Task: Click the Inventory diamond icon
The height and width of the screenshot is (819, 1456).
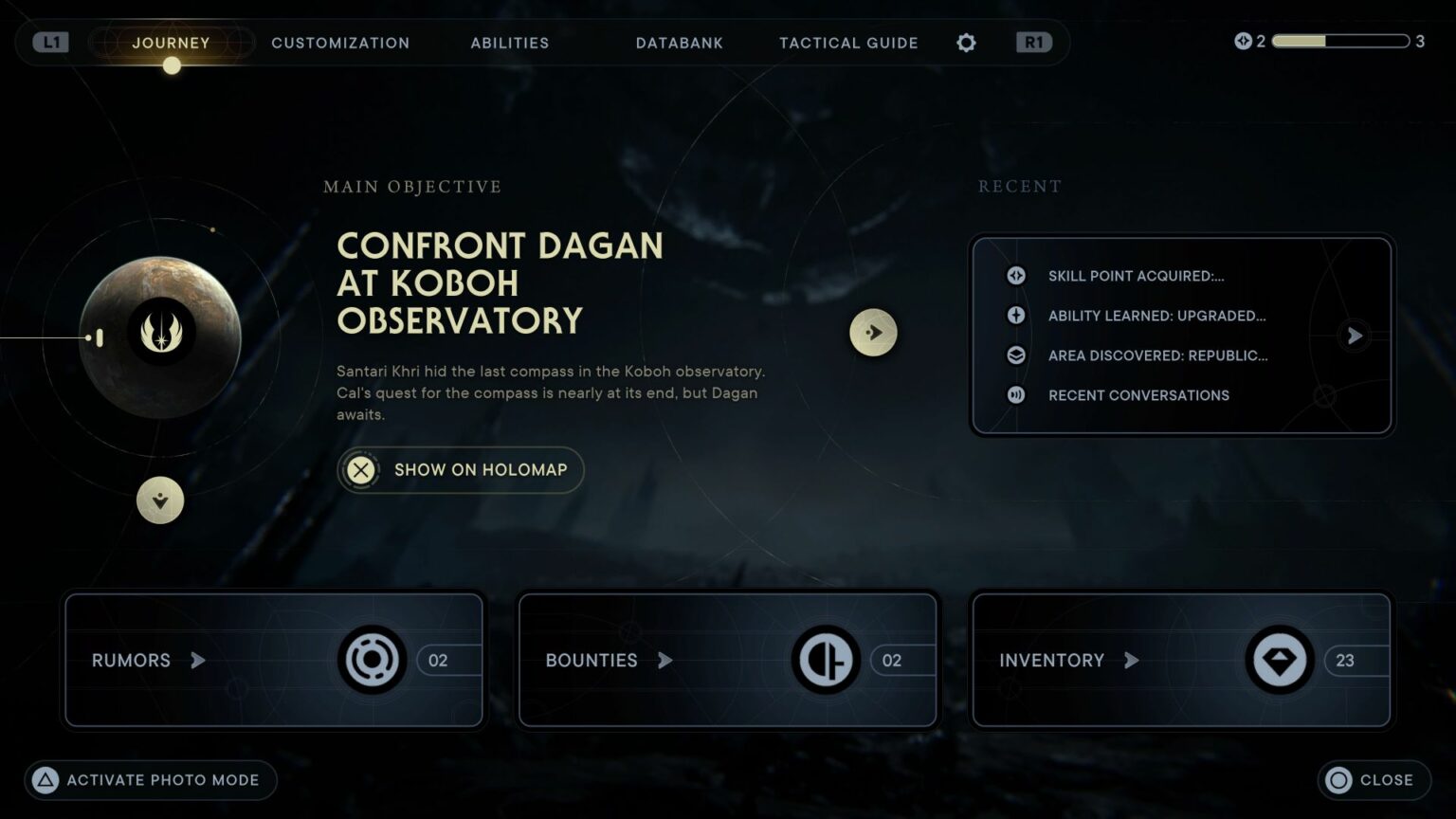Action: point(1280,660)
